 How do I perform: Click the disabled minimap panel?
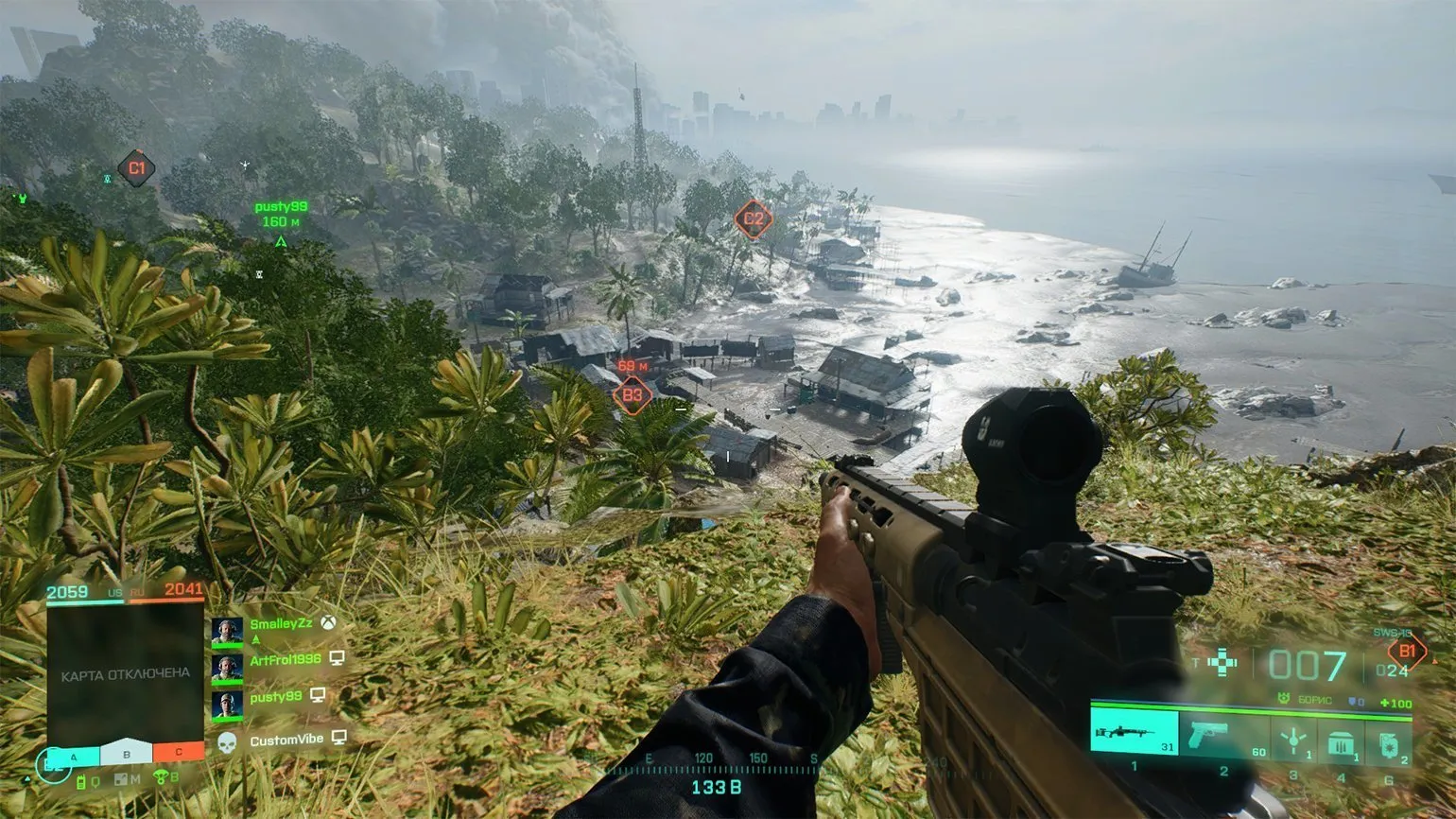pos(126,673)
